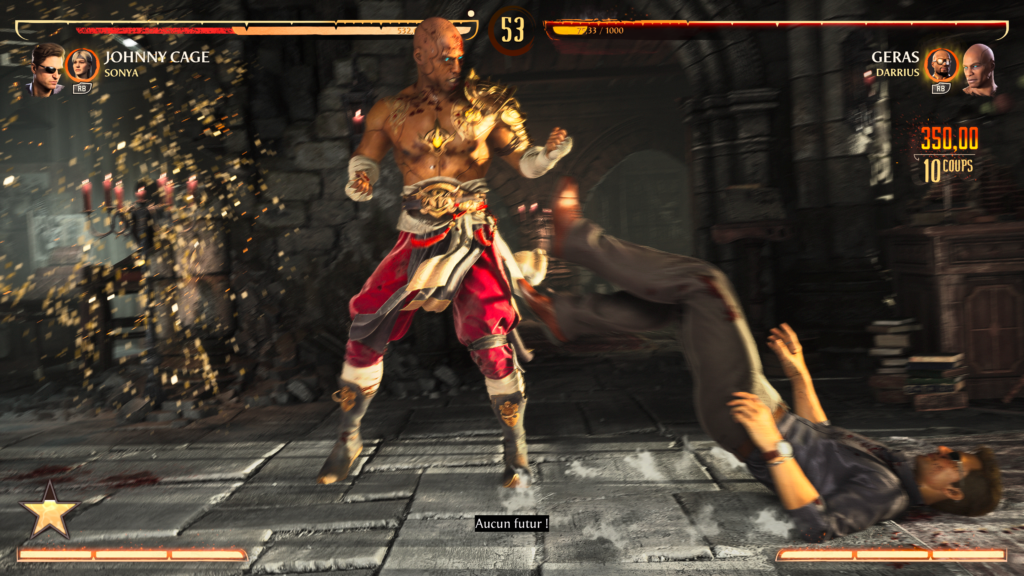The image size is (1024, 576).
Task: Click the gold star icon
Action: pyautogui.click(x=49, y=513)
